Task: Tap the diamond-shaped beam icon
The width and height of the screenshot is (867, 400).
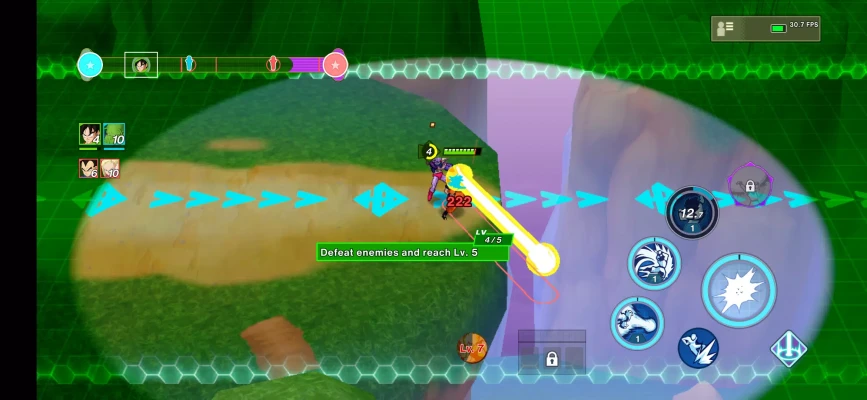Action: click(x=789, y=348)
